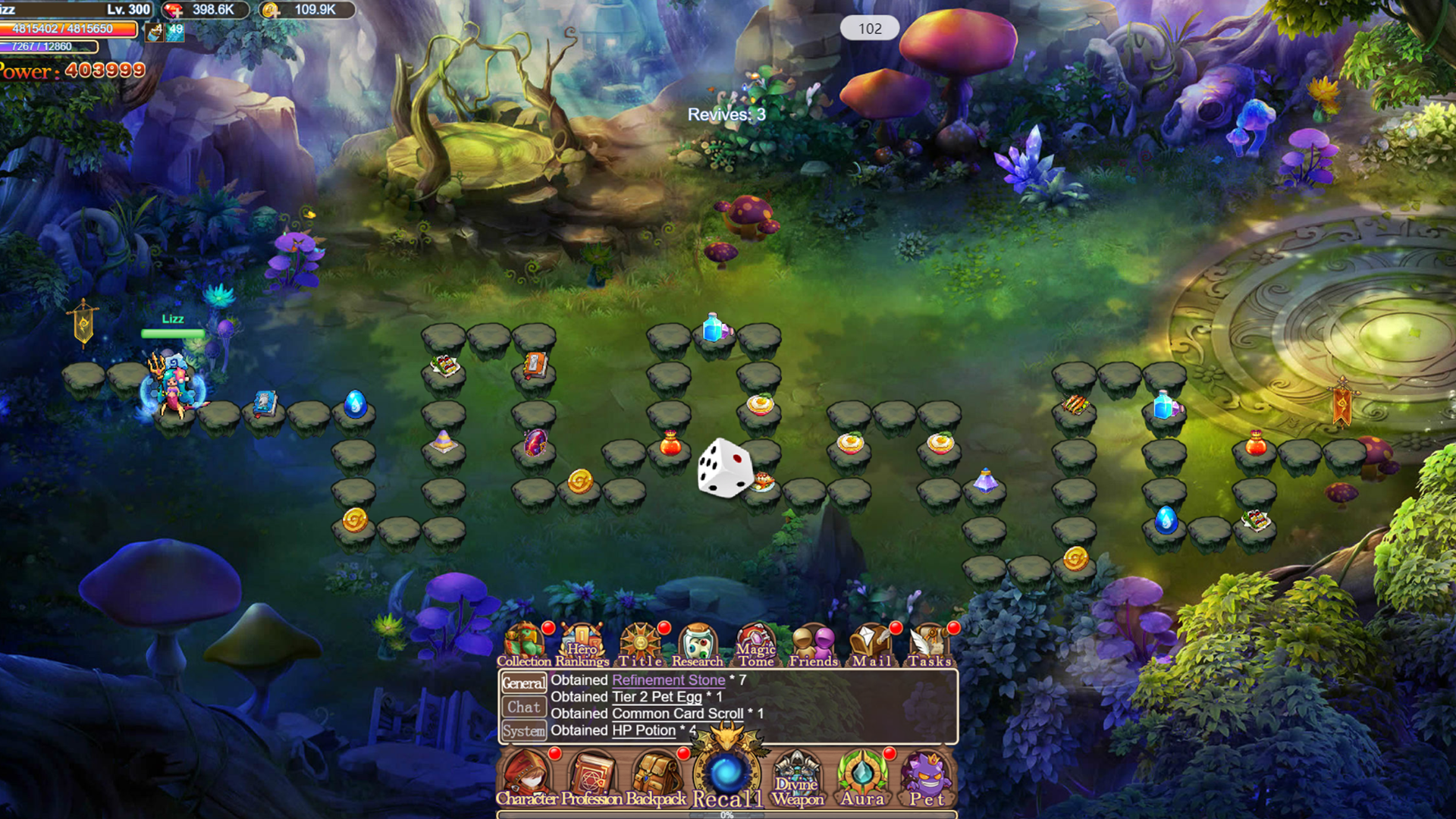Open the Divine Weapon panel

797,777
